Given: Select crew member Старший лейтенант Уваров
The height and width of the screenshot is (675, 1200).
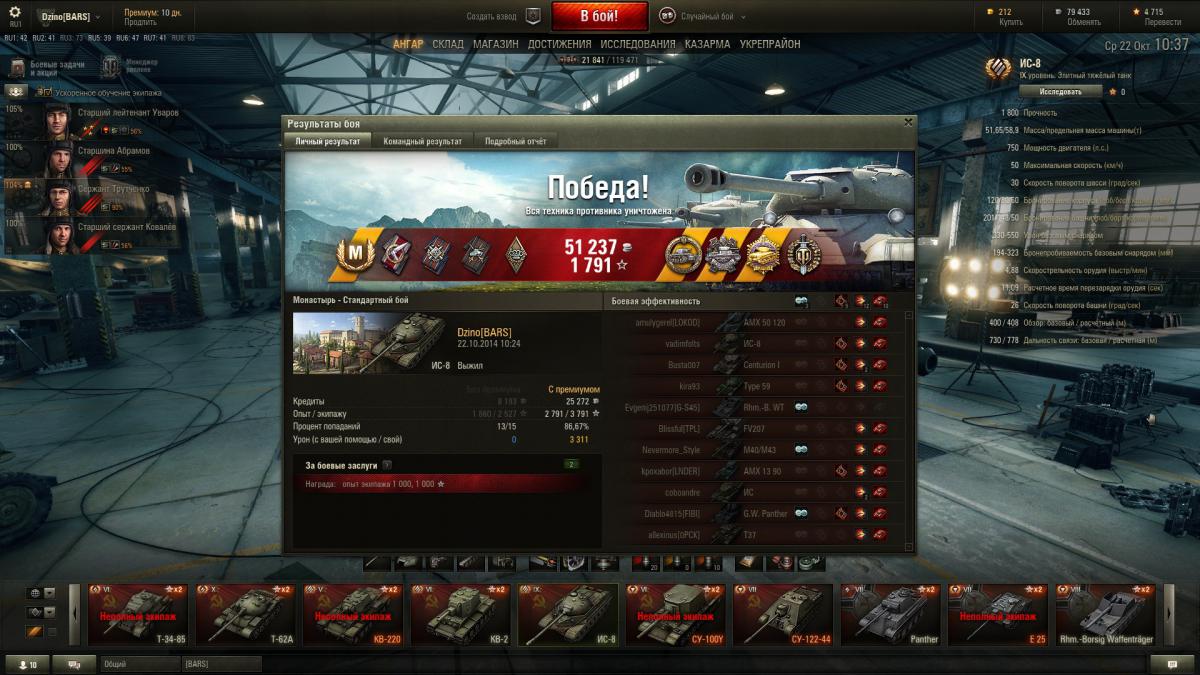Looking at the screenshot, I should click(110, 120).
